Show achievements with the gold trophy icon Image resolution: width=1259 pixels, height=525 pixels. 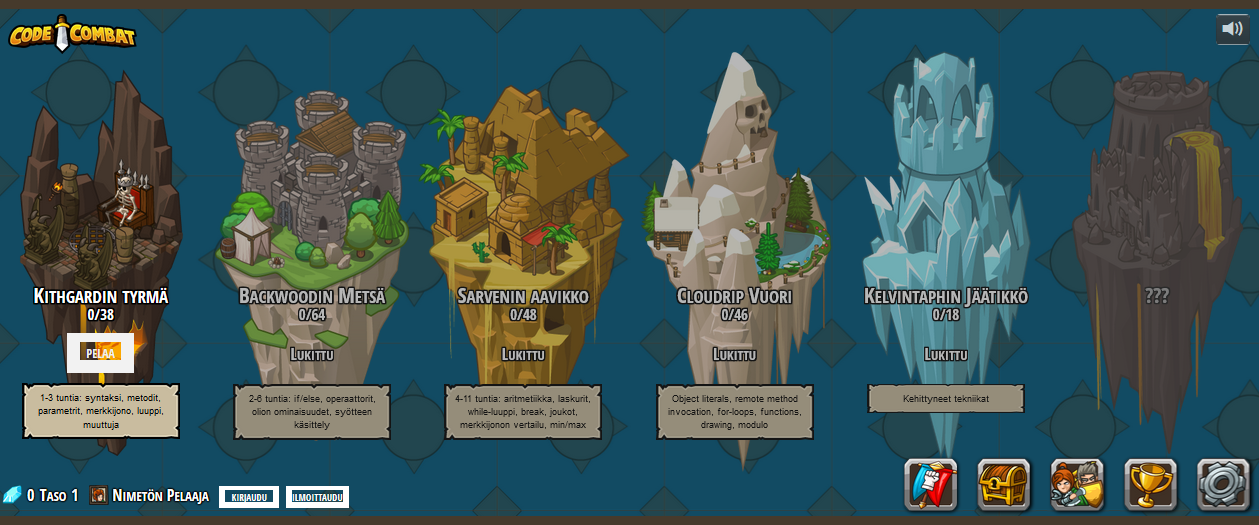(x=1150, y=485)
